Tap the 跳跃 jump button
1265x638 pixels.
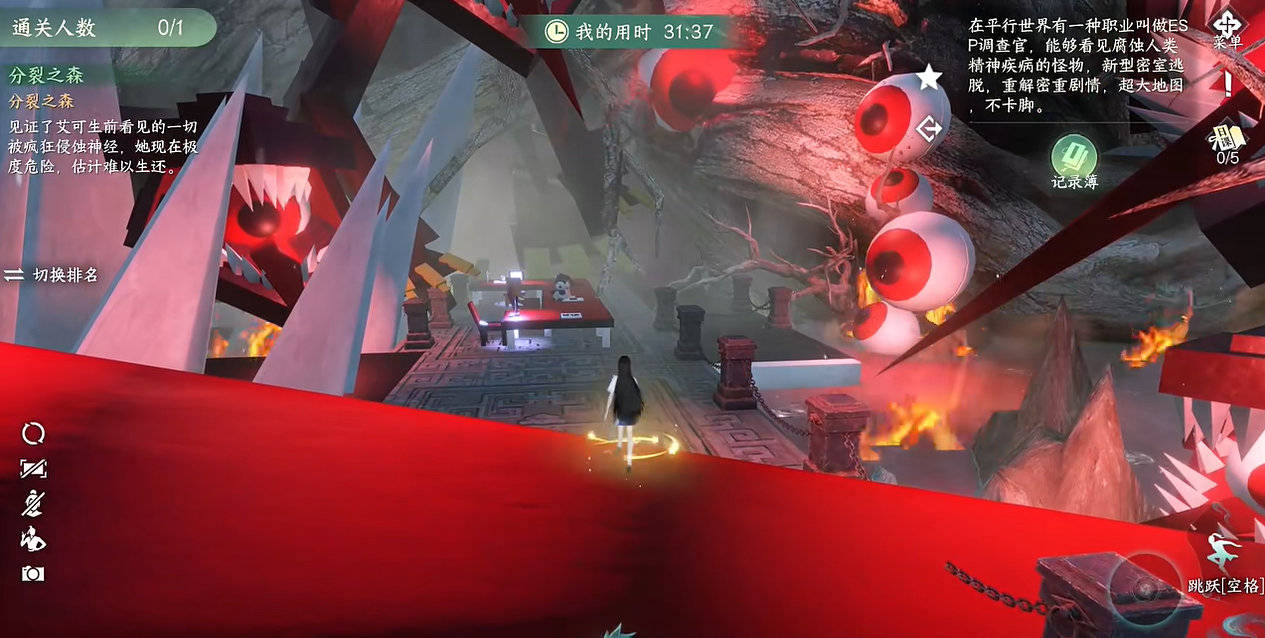click(1224, 560)
